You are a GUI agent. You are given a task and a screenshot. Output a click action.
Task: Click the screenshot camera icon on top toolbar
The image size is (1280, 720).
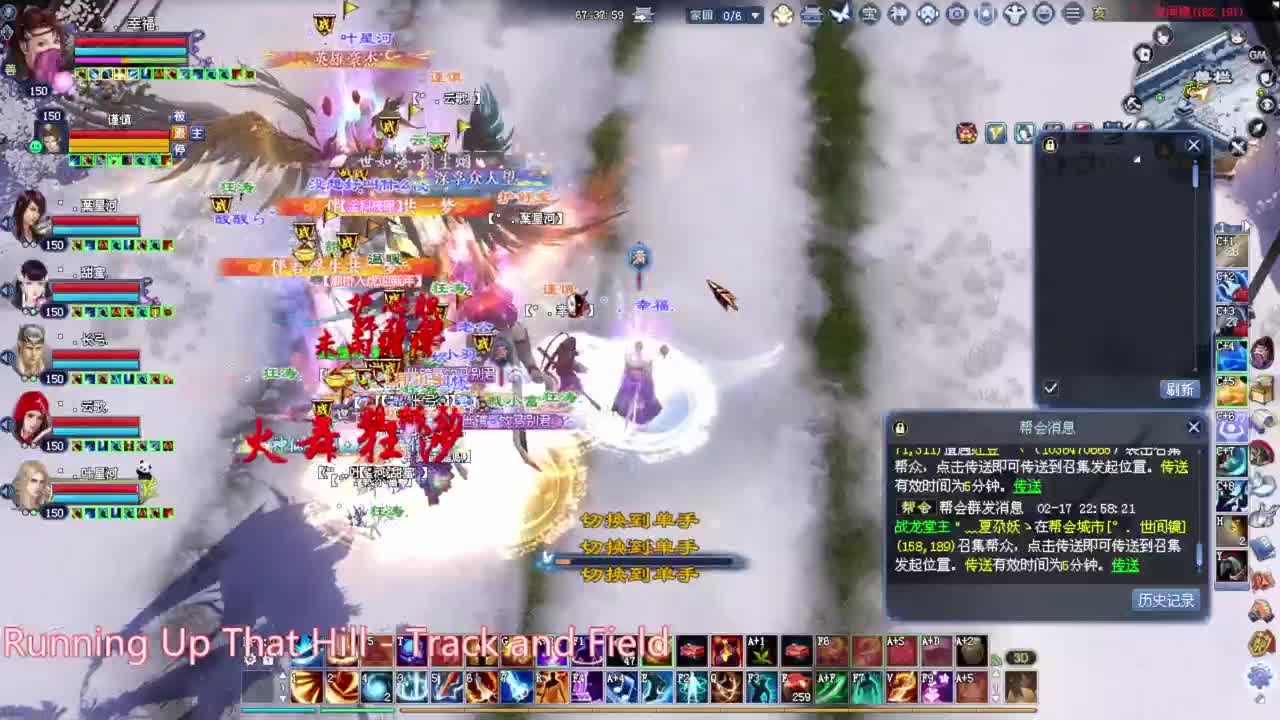point(956,16)
